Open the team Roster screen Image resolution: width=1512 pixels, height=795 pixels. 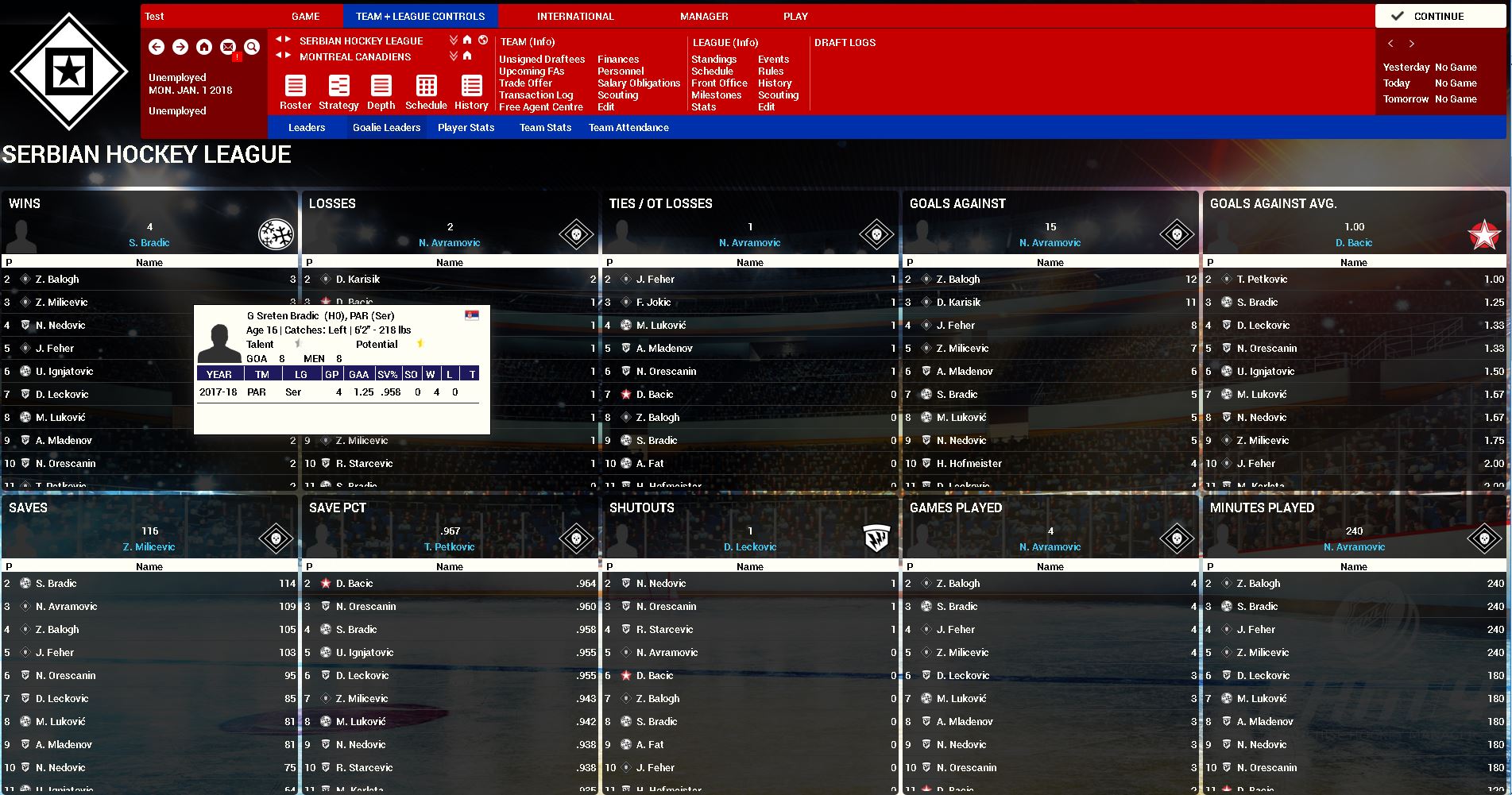click(x=296, y=92)
